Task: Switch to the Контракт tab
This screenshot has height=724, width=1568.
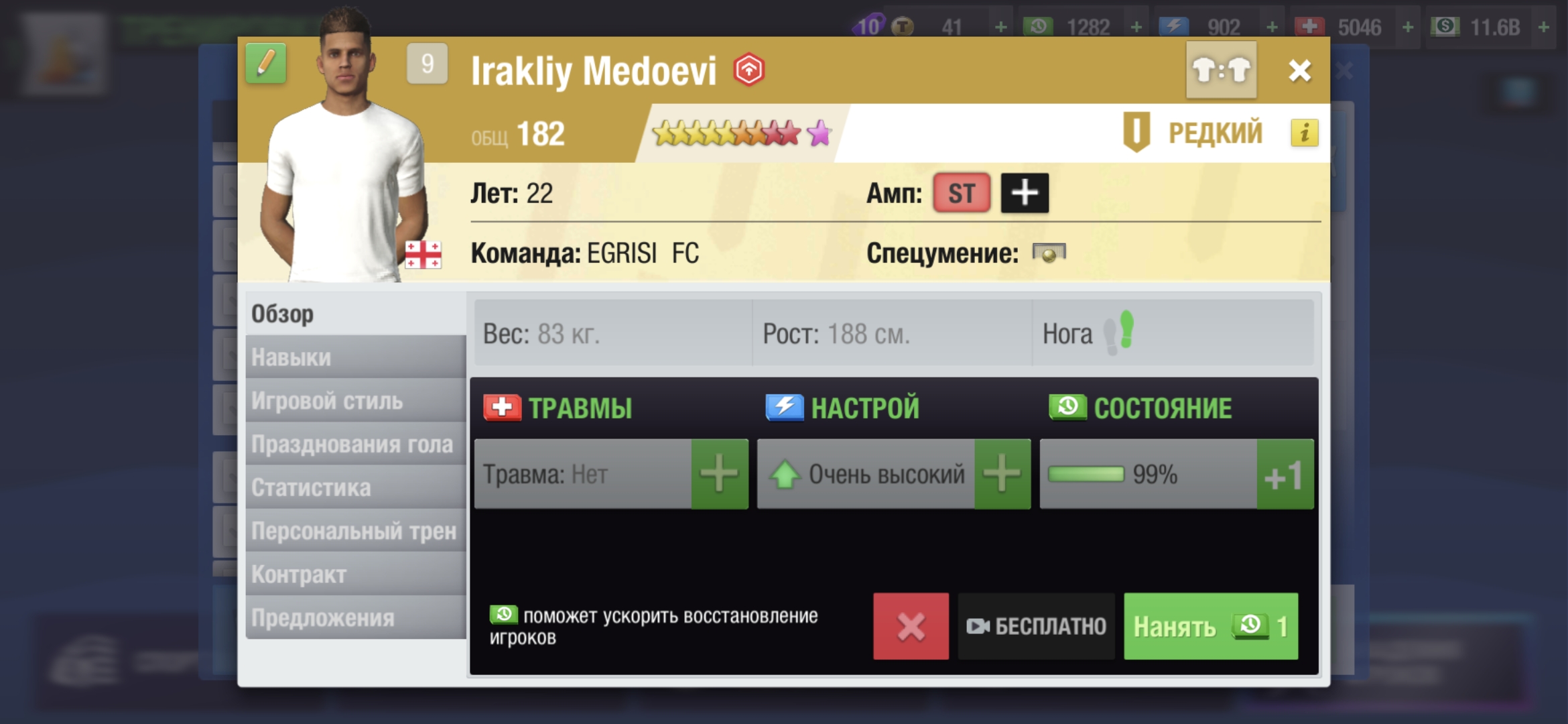Action: tap(355, 575)
